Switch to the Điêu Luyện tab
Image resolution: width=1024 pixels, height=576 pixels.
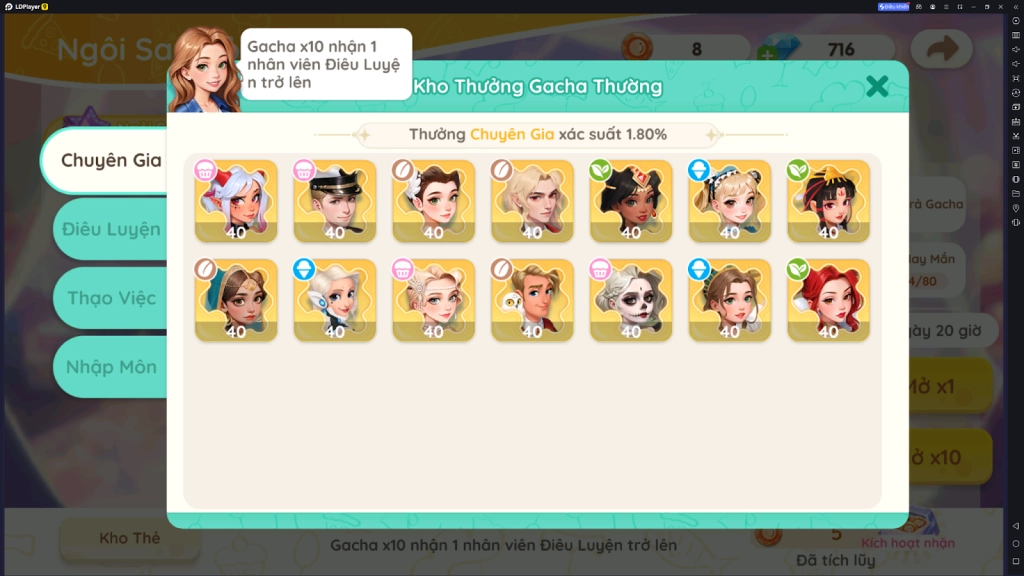110,229
